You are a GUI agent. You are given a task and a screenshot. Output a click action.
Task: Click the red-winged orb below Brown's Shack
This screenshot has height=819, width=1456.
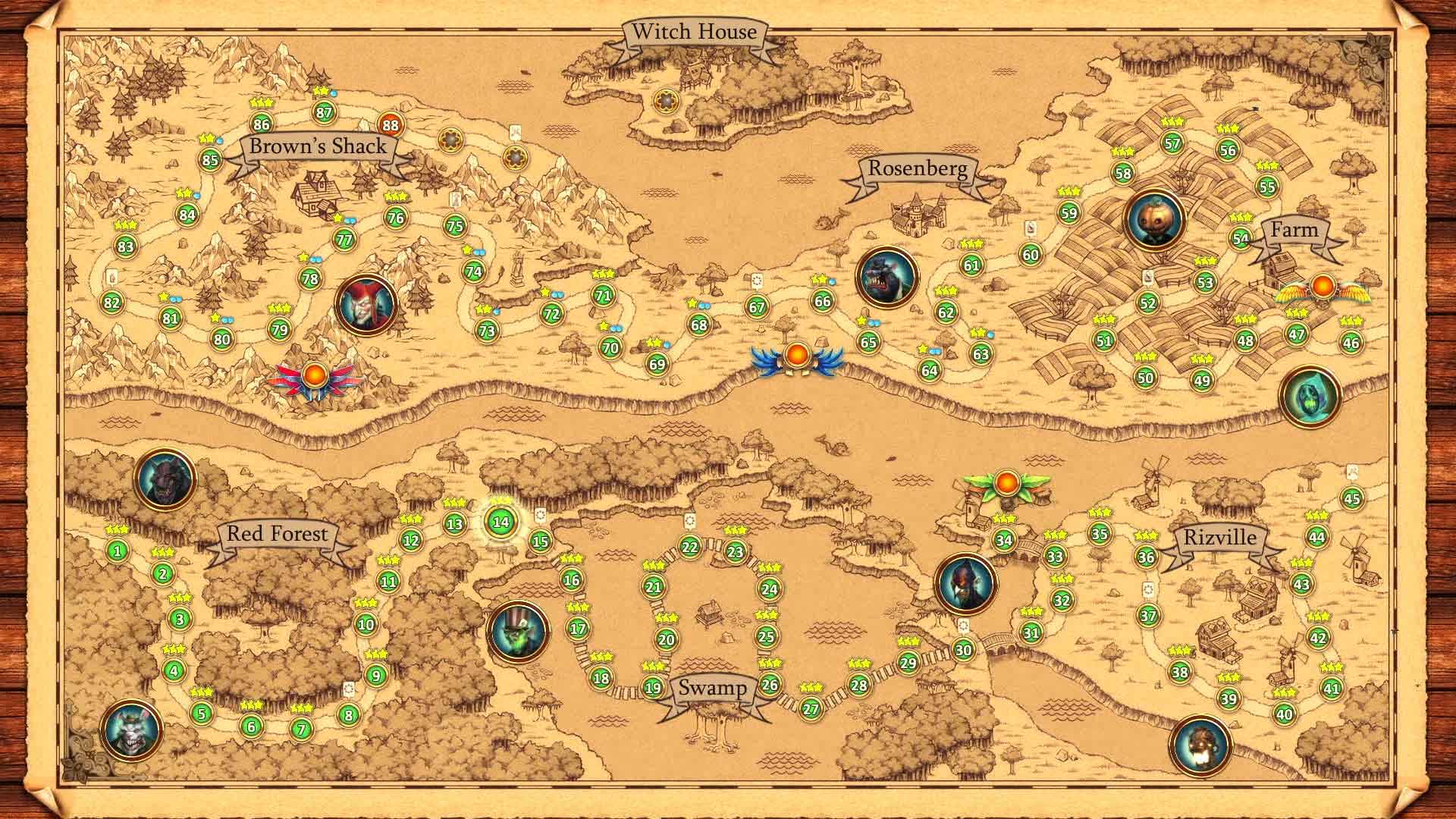click(x=315, y=373)
